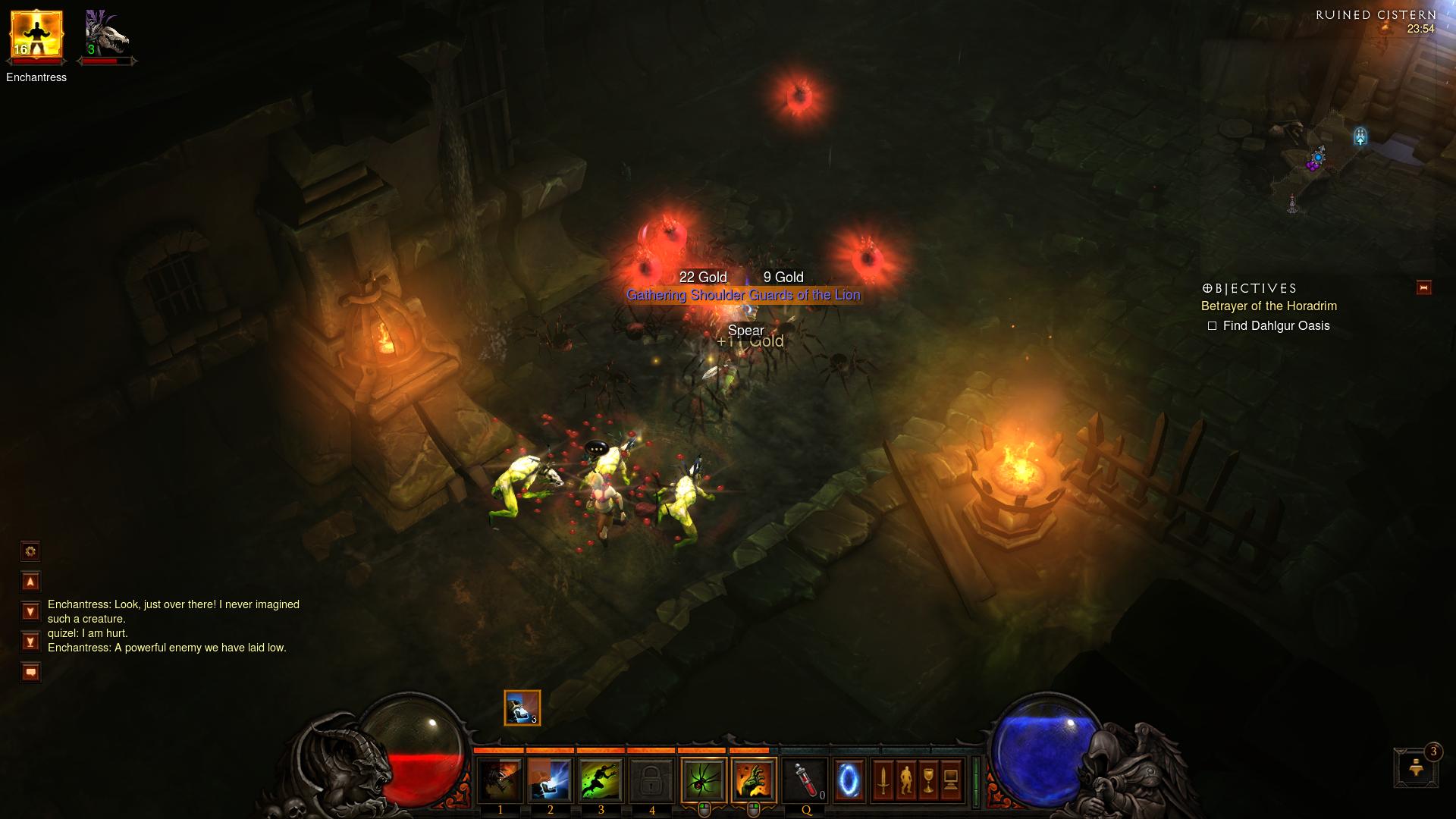
Task: Click the chat up arrow button
Action: (x=30, y=582)
